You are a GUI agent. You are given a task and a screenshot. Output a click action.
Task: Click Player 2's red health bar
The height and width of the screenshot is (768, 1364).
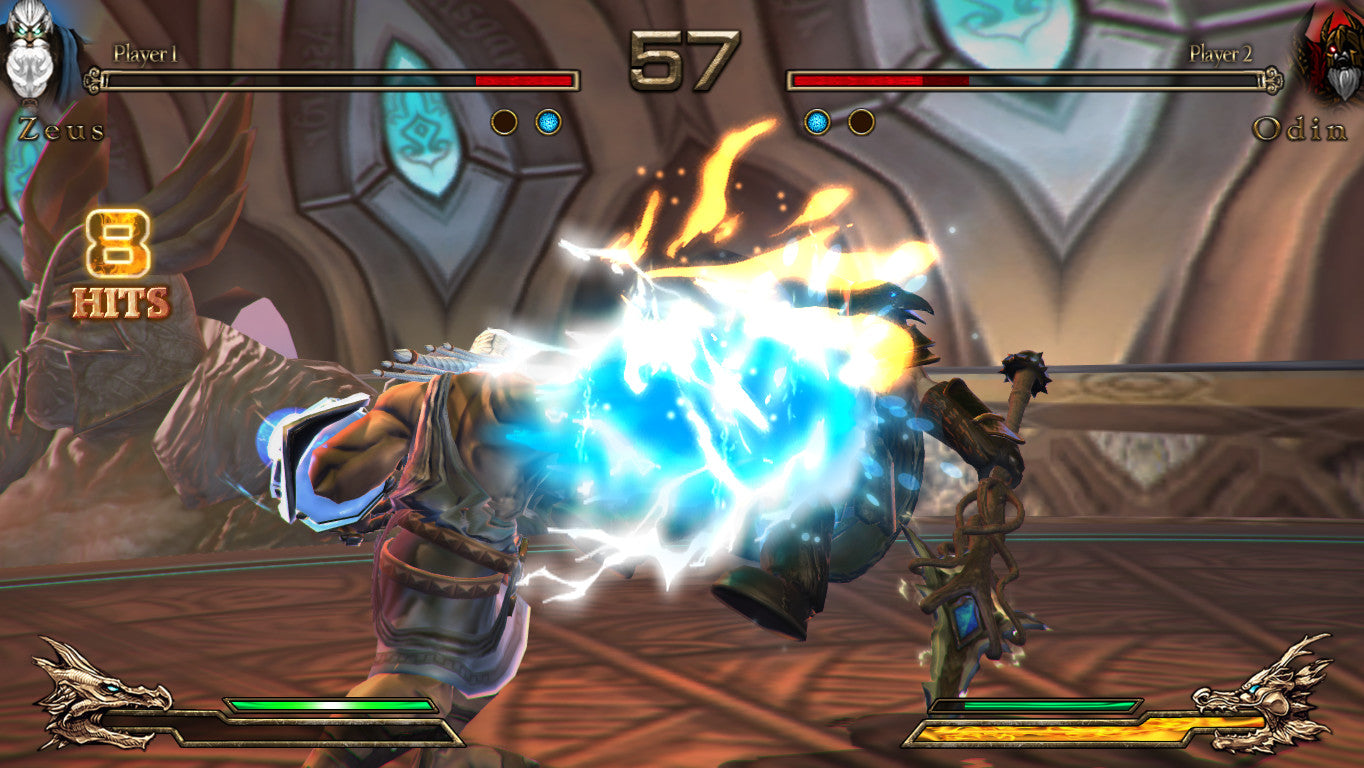(880, 78)
